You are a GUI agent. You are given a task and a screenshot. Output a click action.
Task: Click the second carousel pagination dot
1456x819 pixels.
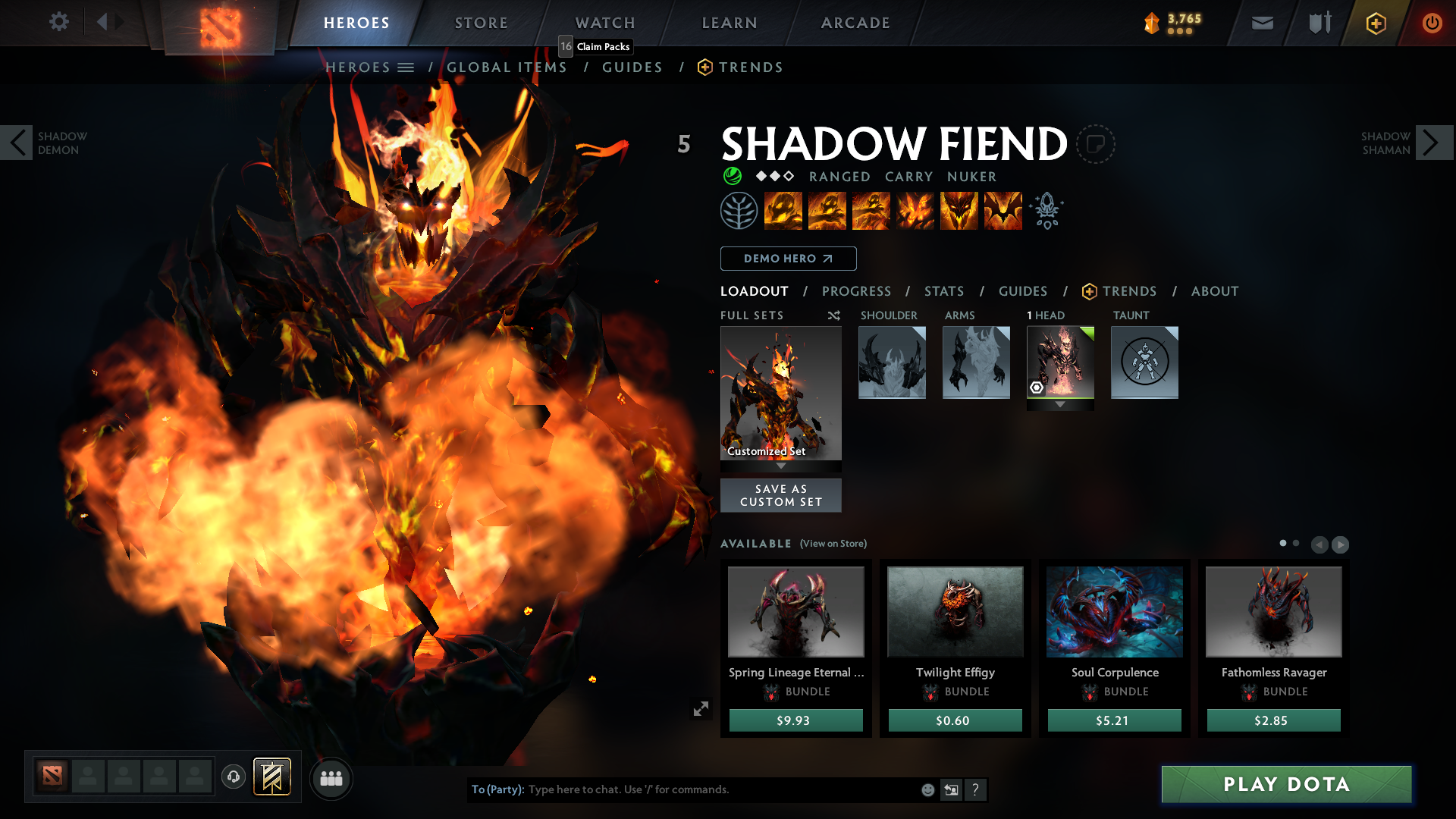[x=1294, y=544]
